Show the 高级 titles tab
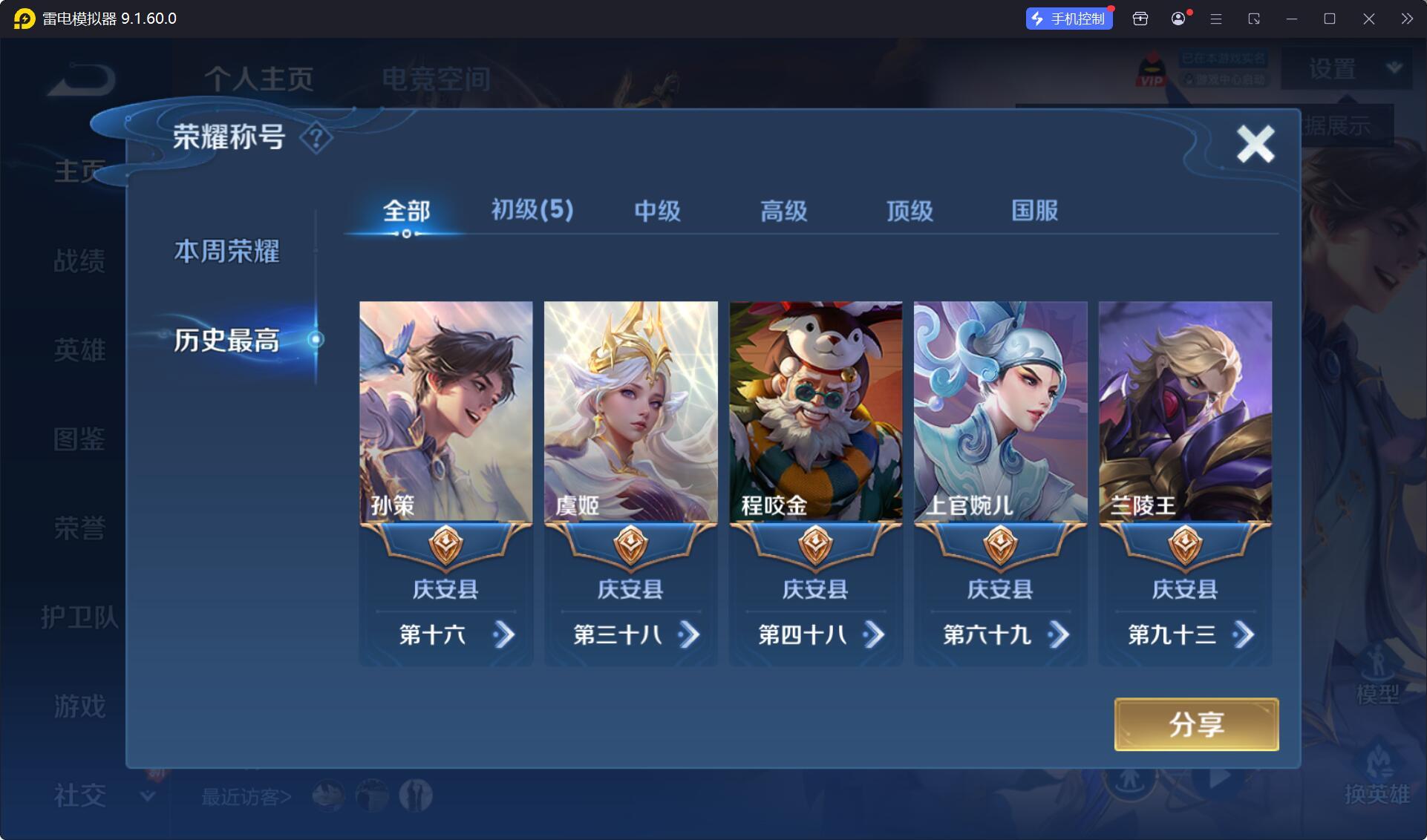Screen dimensions: 1427x840 [x=783, y=211]
